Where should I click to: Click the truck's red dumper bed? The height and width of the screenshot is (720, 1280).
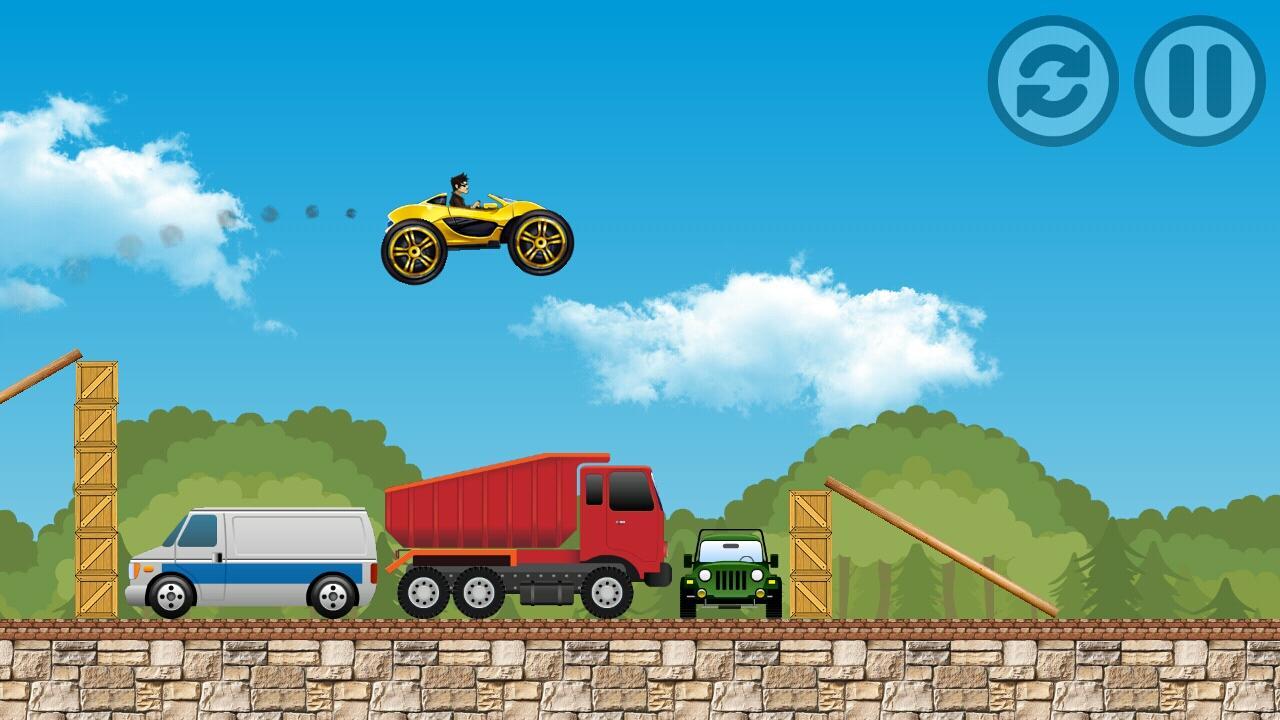(490, 510)
